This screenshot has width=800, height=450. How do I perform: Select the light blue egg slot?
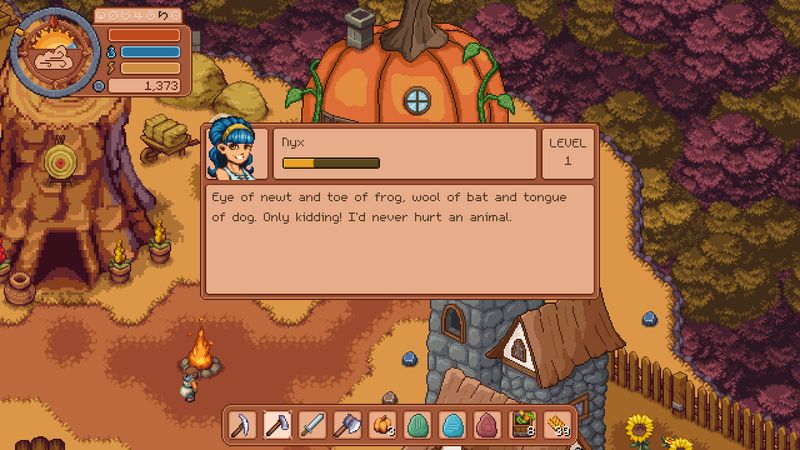pos(453,425)
